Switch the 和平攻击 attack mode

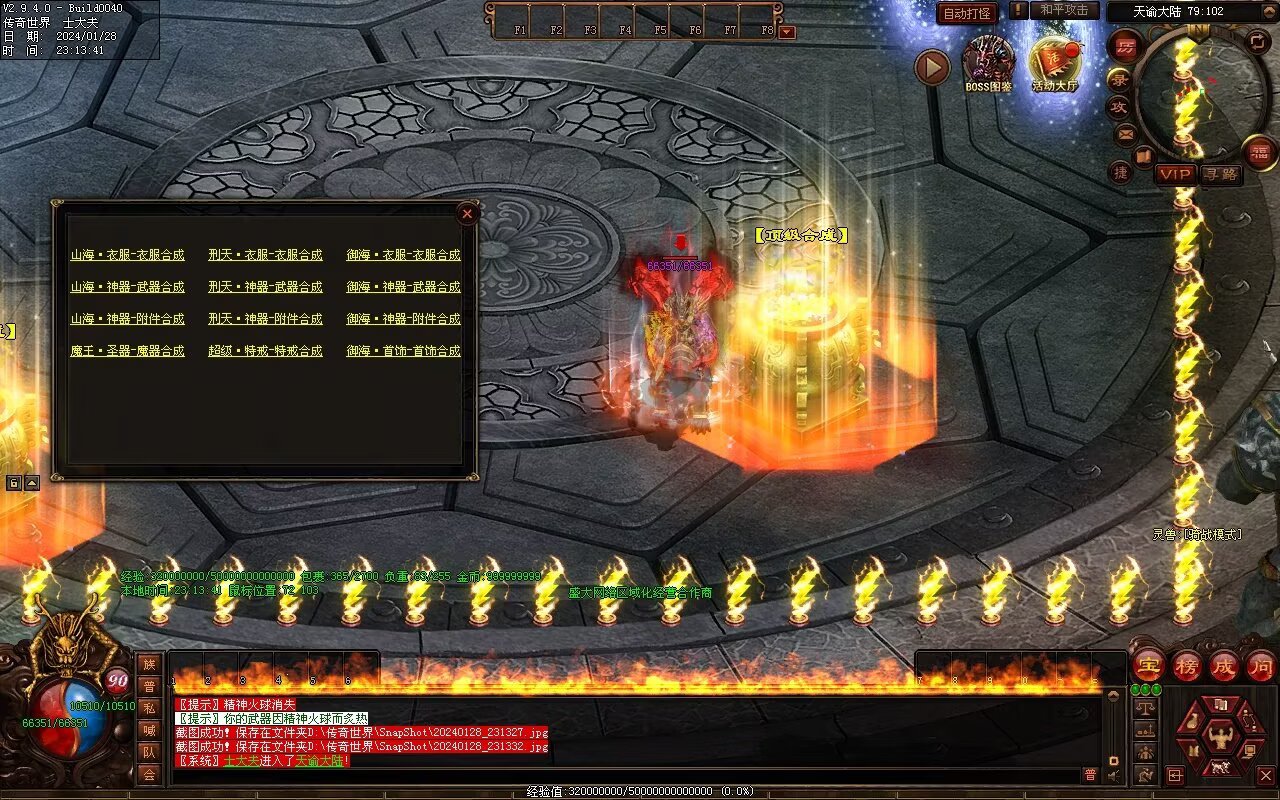pos(1064,10)
